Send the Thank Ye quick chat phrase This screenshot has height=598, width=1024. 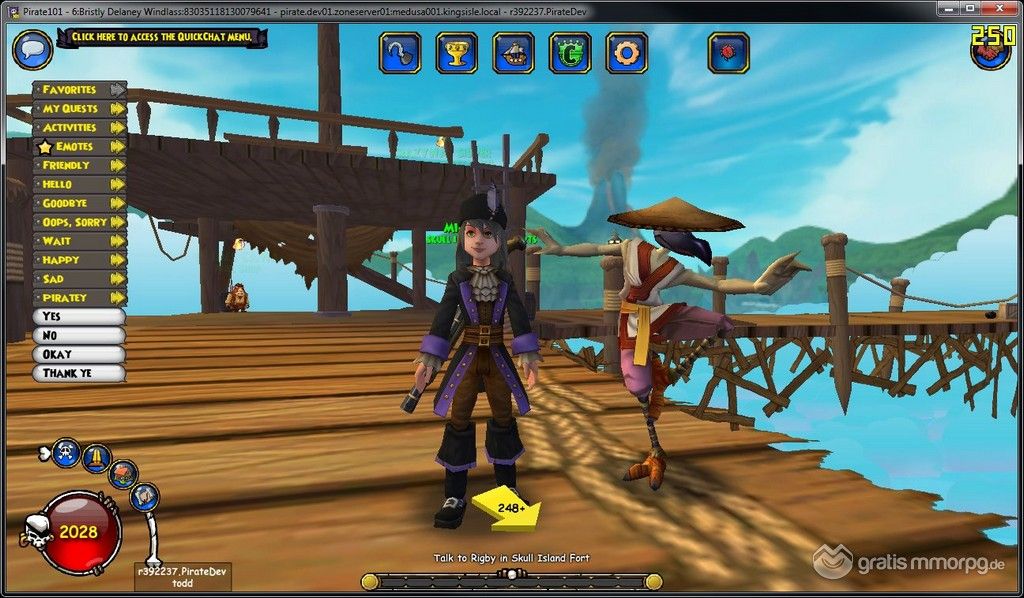pyautogui.click(x=79, y=374)
